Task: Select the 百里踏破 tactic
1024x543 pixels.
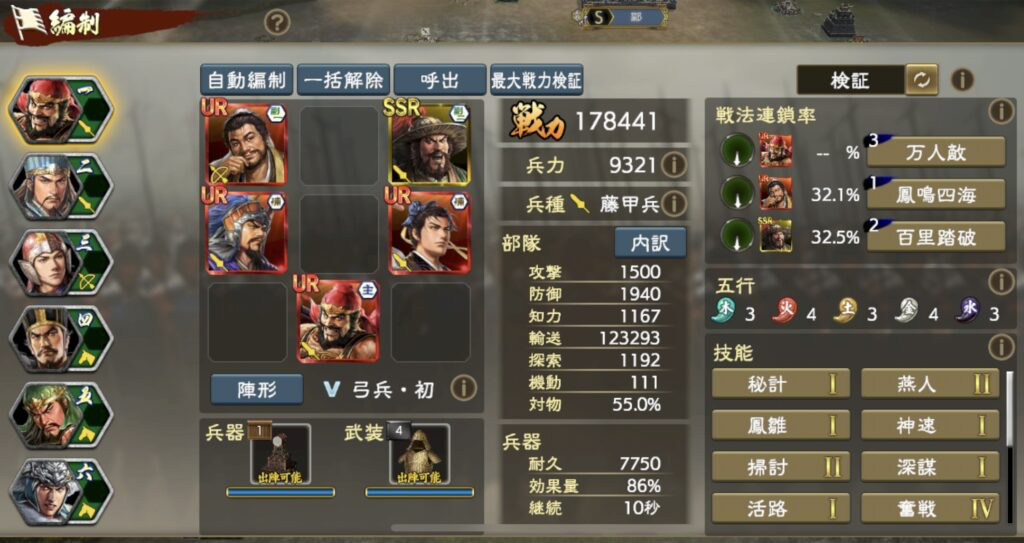Action: [x=936, y=235]
